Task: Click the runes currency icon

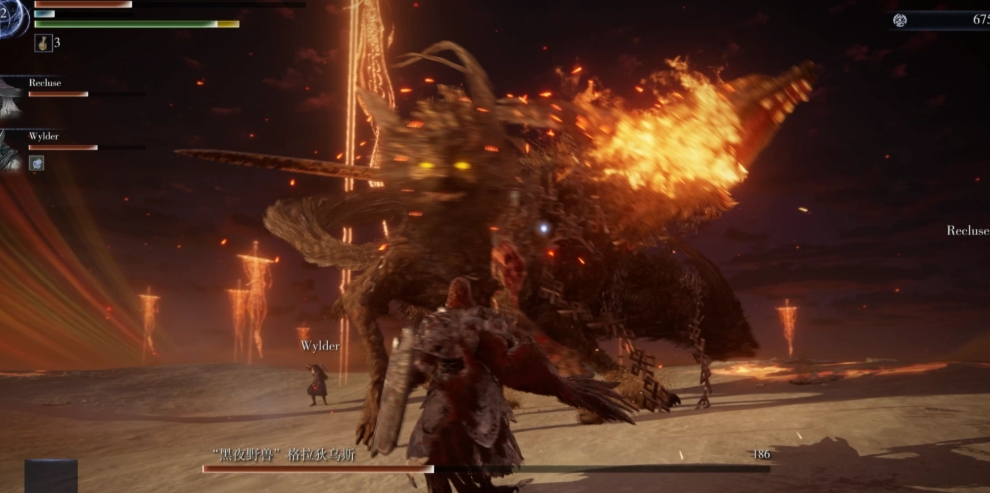Action: click(x=900, y=19)
